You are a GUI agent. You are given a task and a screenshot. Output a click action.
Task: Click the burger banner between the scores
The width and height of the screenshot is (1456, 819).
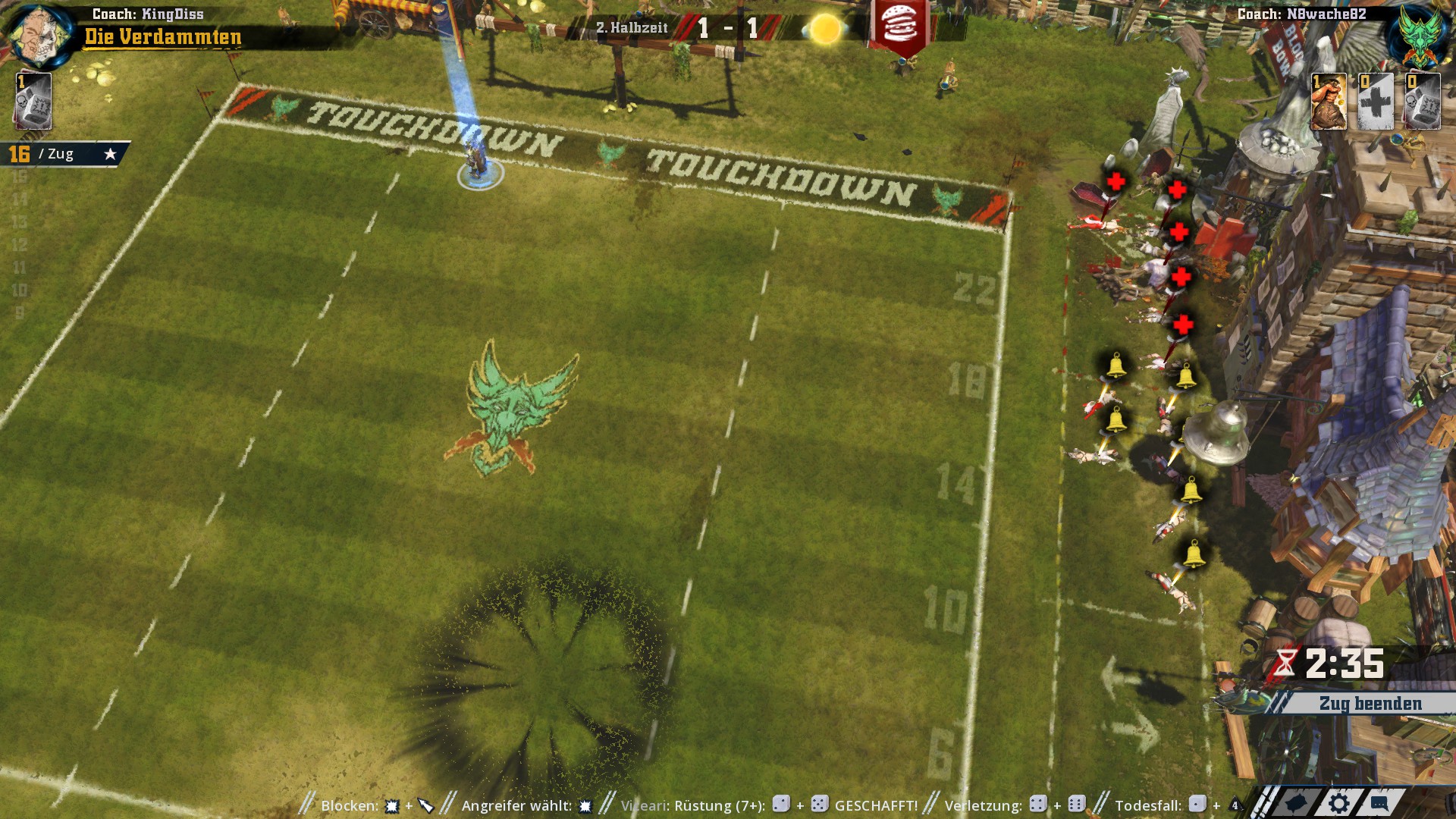(900, 27)
